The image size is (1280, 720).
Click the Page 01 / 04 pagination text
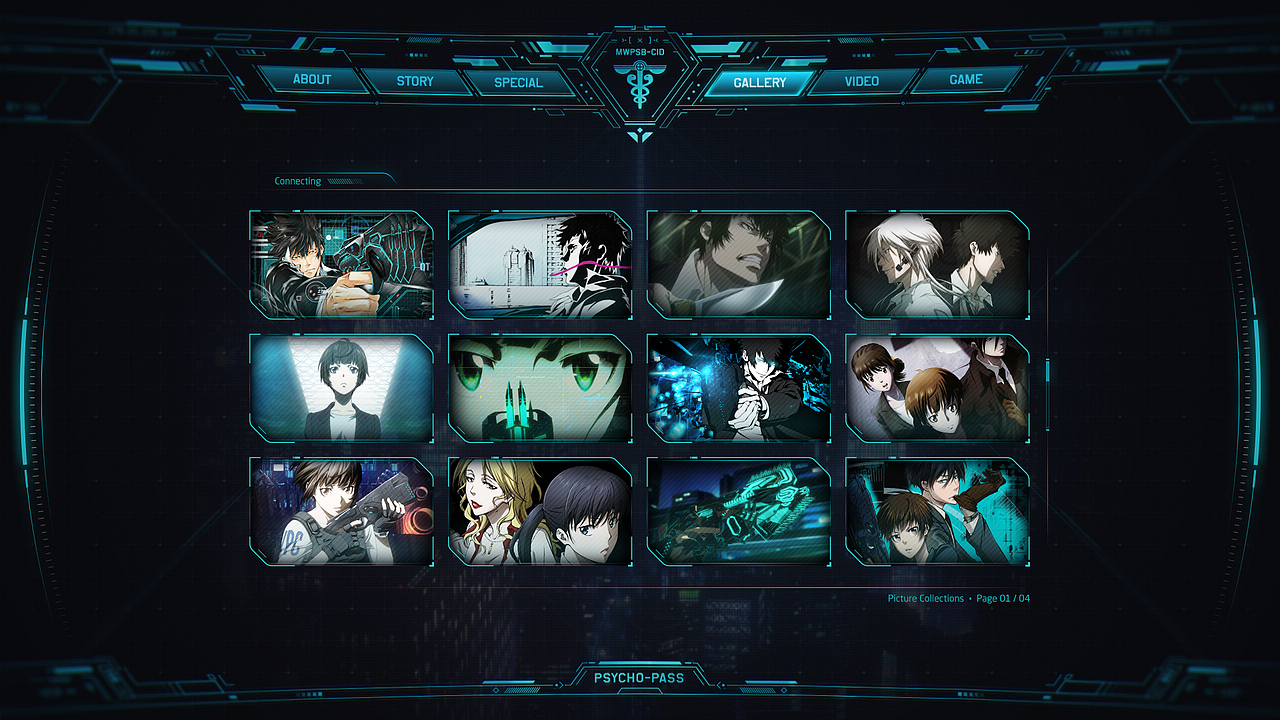1005,597
